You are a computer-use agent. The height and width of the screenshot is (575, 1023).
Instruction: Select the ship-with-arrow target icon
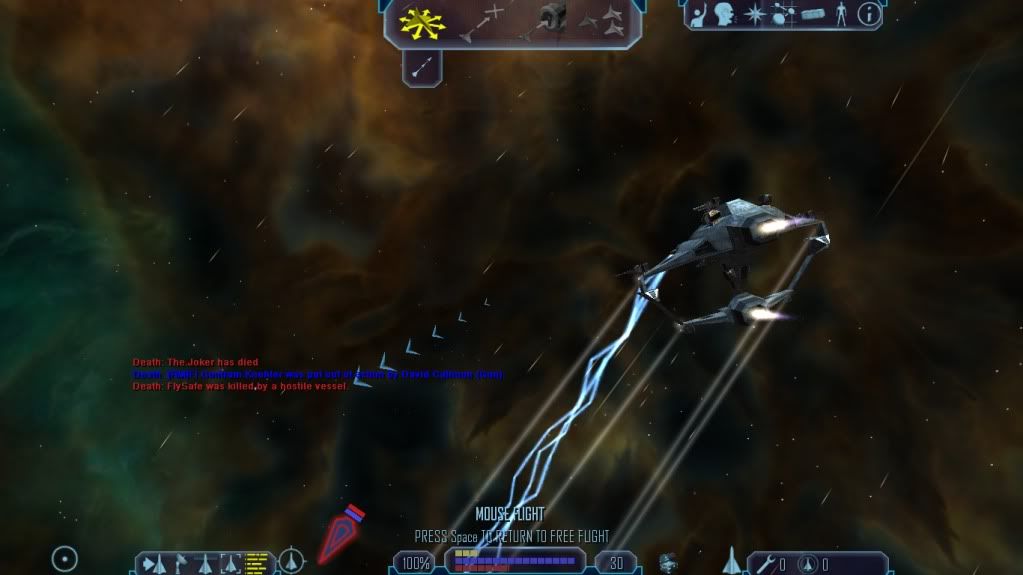tap(154, 563)
